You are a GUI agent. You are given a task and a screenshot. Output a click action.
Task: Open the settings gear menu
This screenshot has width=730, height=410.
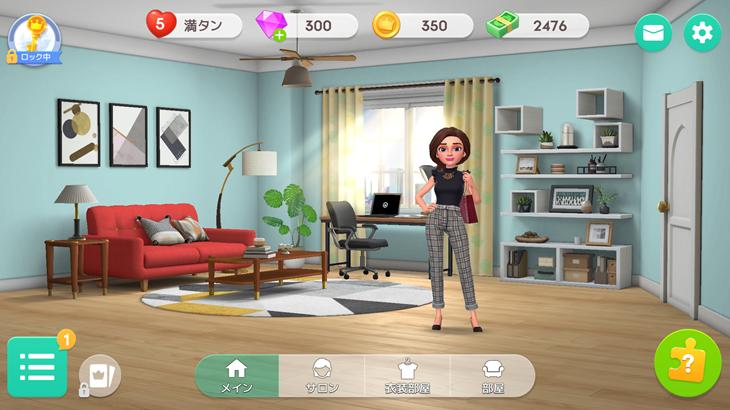[x=702, y=33]
